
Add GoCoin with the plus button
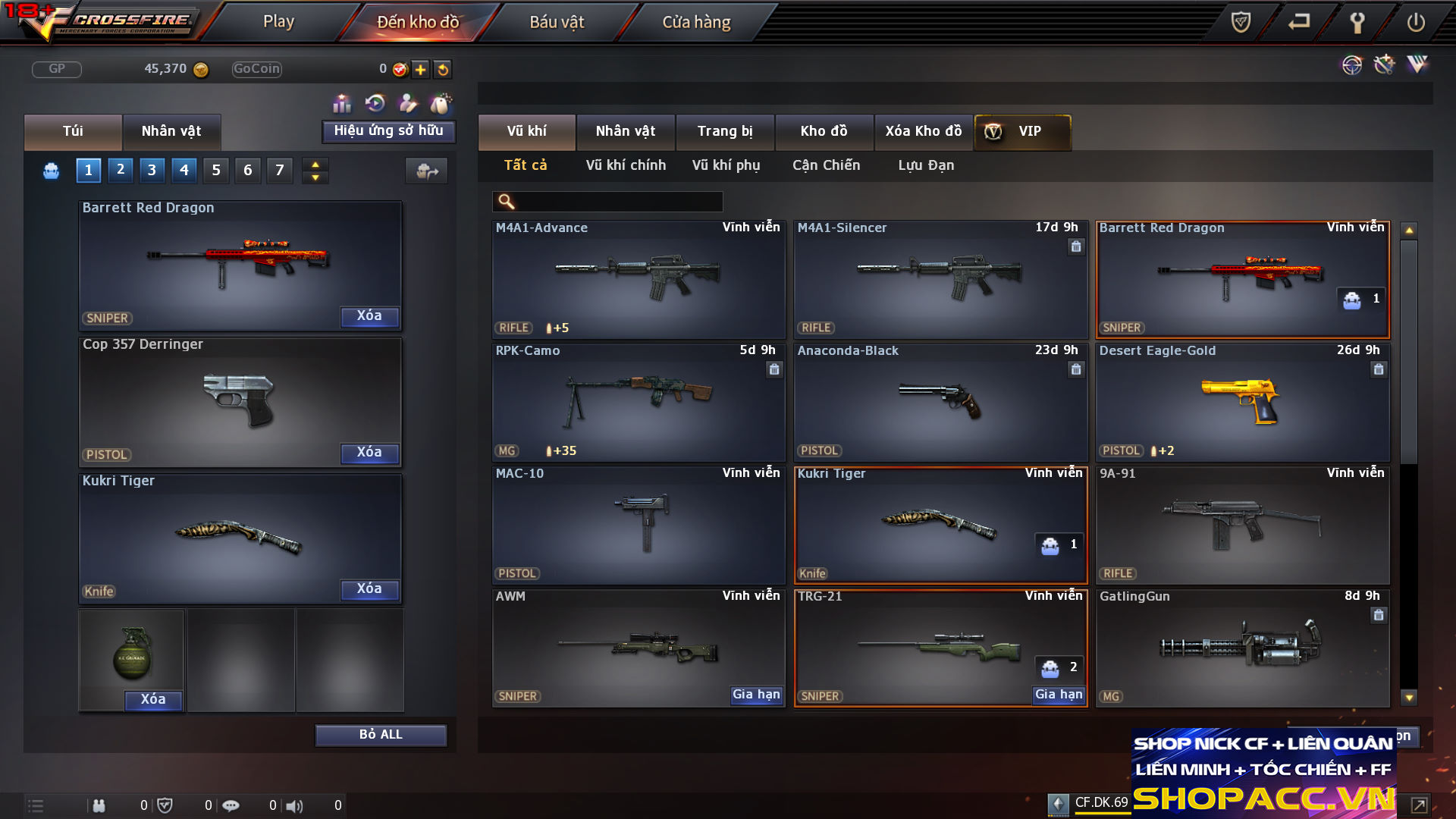pos(421,70)
